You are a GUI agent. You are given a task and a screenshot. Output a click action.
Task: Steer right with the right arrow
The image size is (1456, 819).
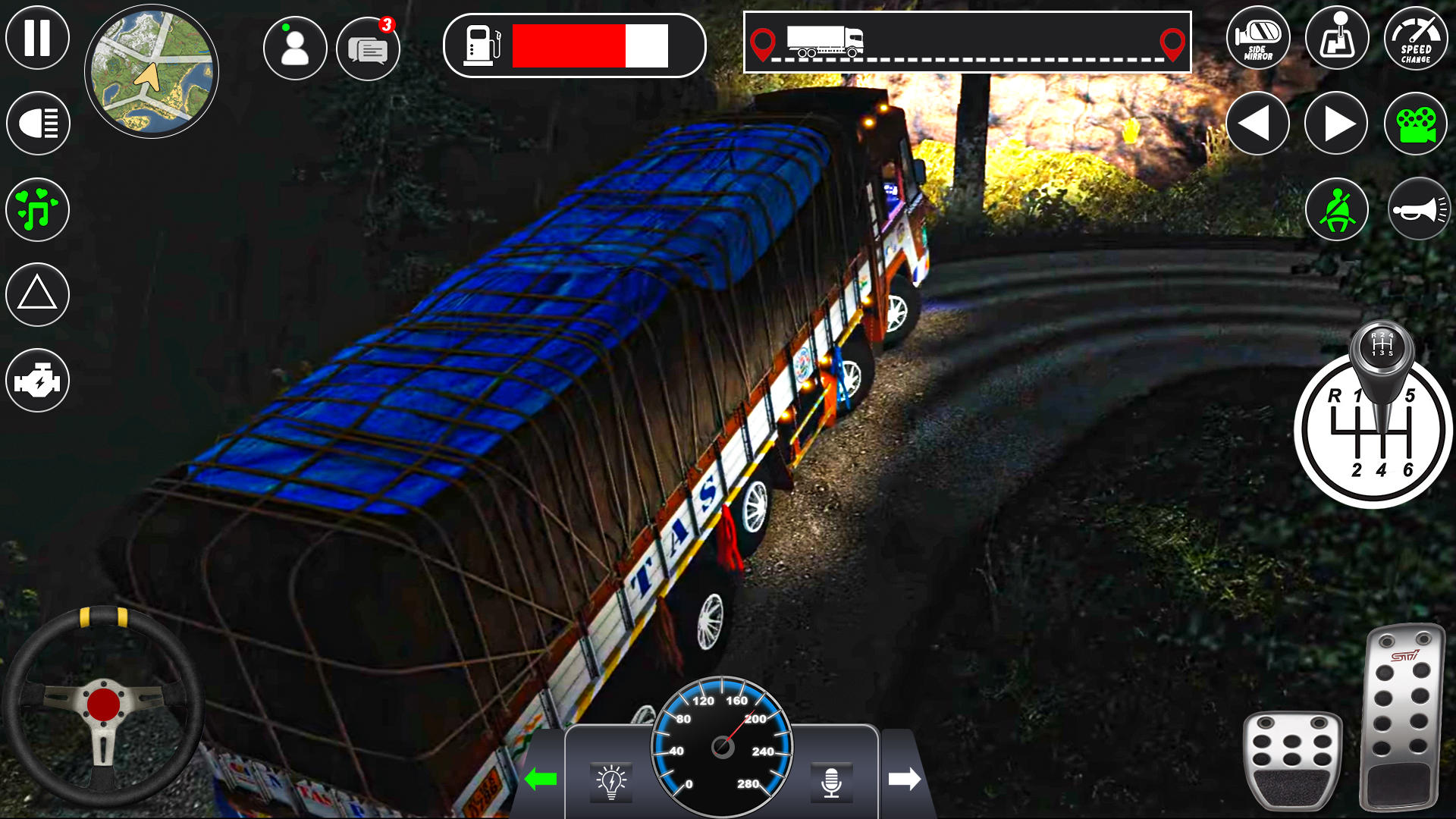click(1336, 122)
